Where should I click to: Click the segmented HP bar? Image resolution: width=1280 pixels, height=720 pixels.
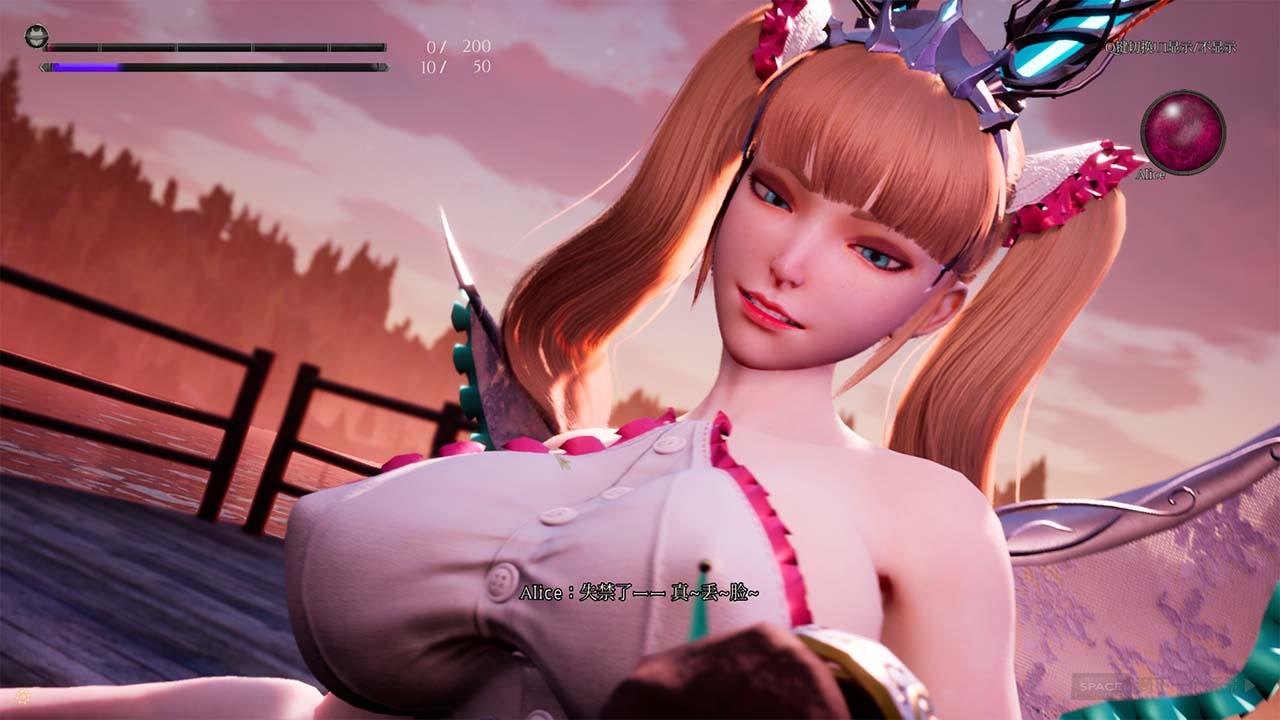point(215,45)
